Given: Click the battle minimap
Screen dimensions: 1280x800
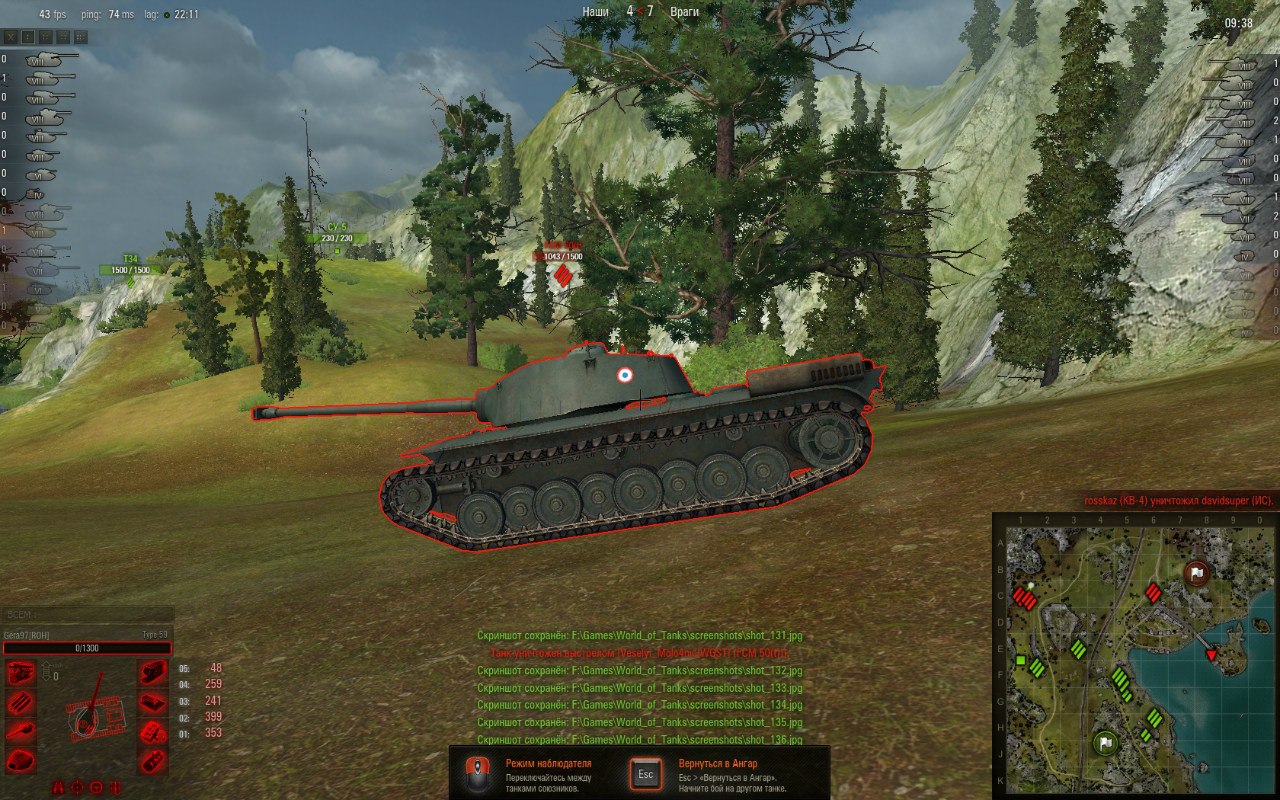Looking at the screenshot, I should point(1135,654).
